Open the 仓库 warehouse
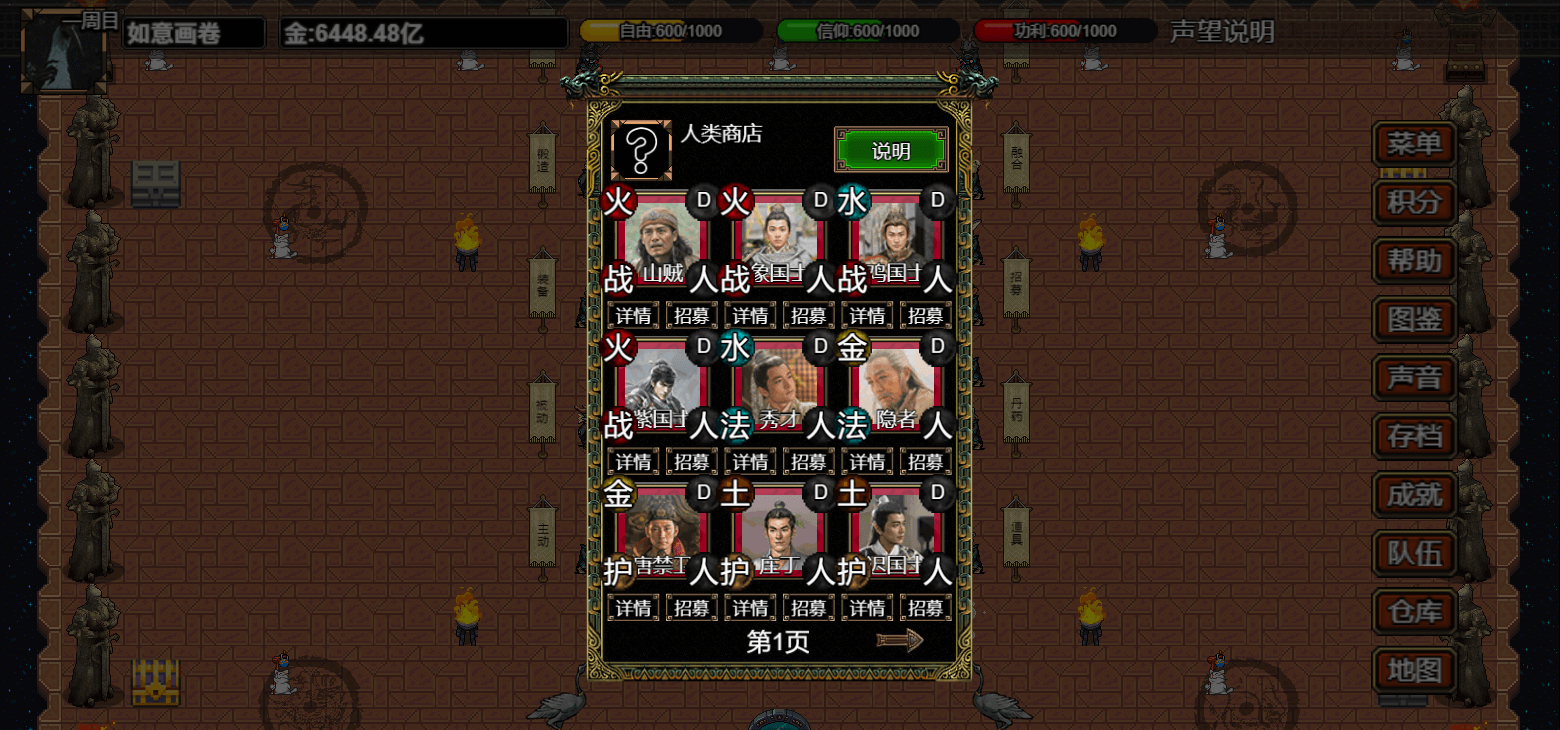 coord(1414,611)
